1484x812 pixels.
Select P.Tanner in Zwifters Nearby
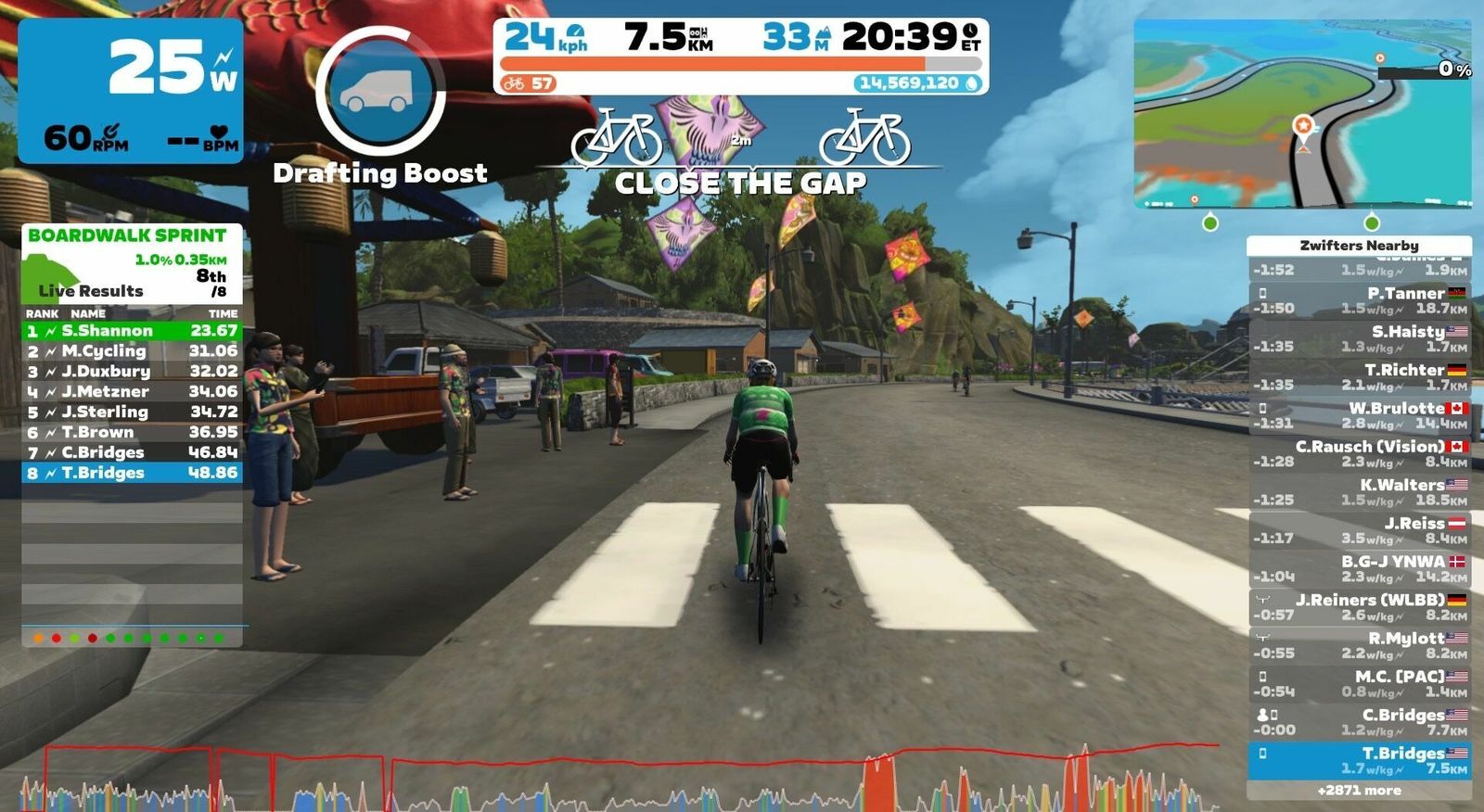(1359, 300)
